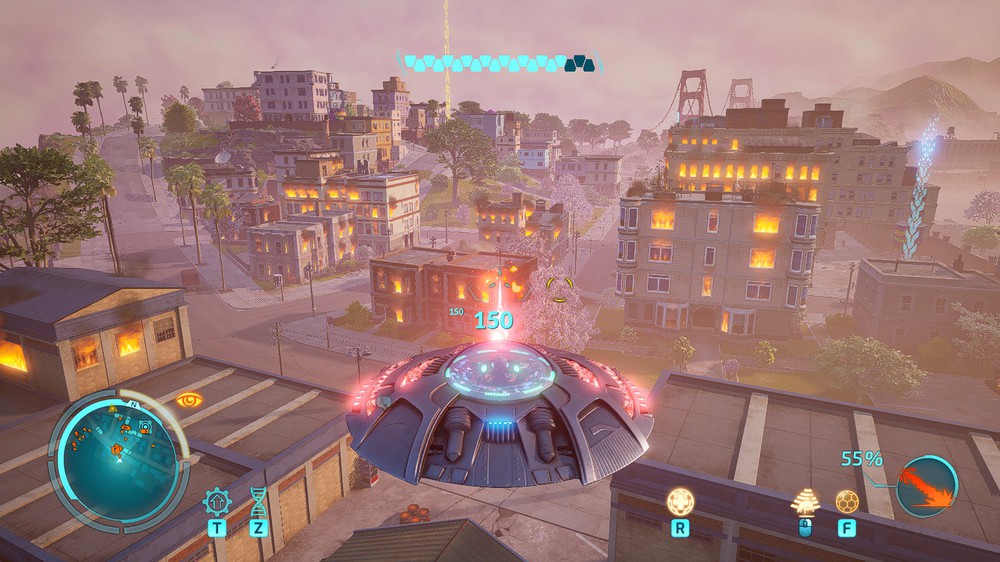The height and width of the screenshot is (562, 1000).
Task: Click the orange eye alert icon
Action: point(188,400)
